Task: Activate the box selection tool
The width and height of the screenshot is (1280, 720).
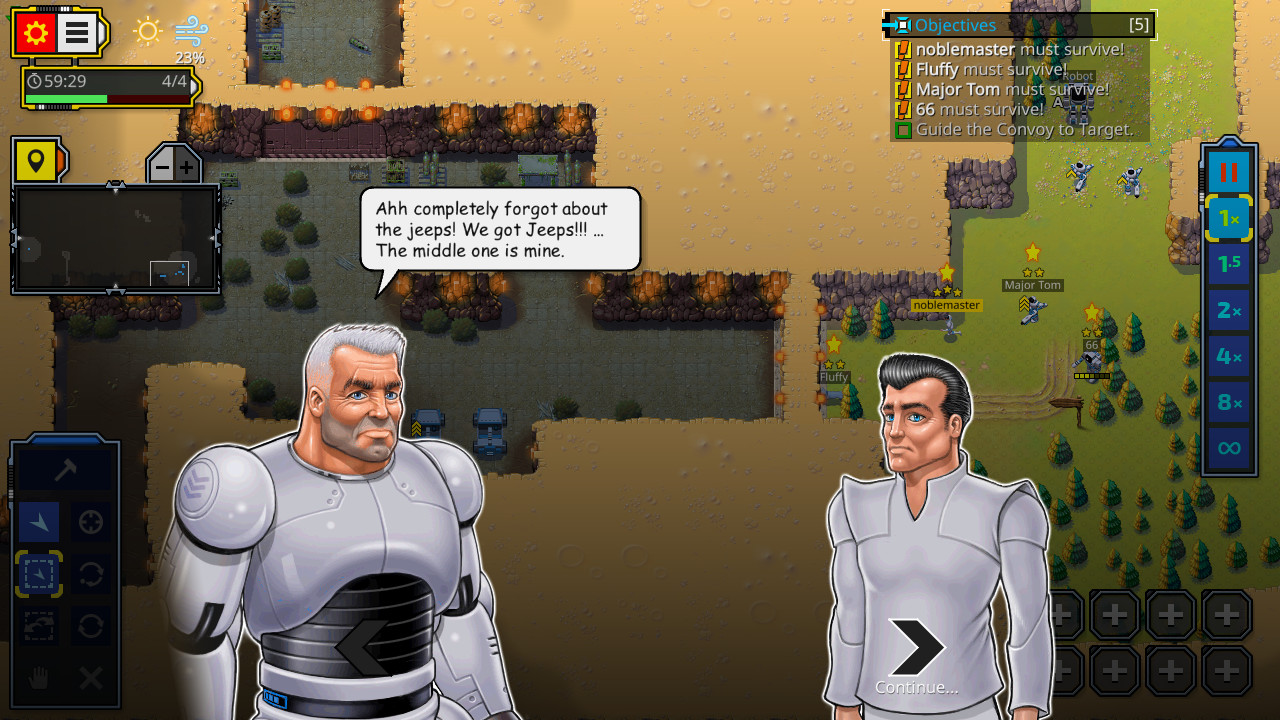Action: coord(38,575)
